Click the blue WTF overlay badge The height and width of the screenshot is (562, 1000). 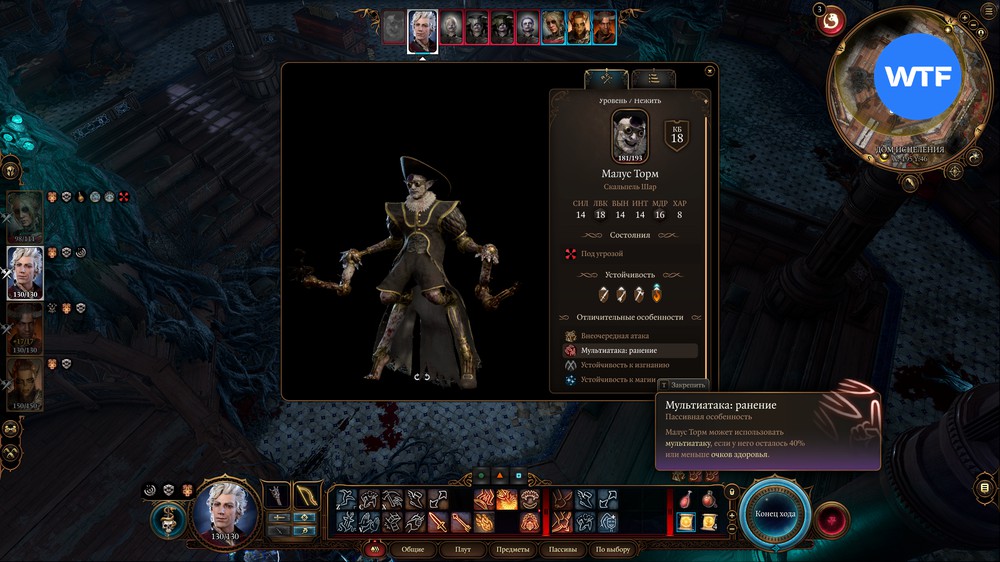click(x=918, y=77)
